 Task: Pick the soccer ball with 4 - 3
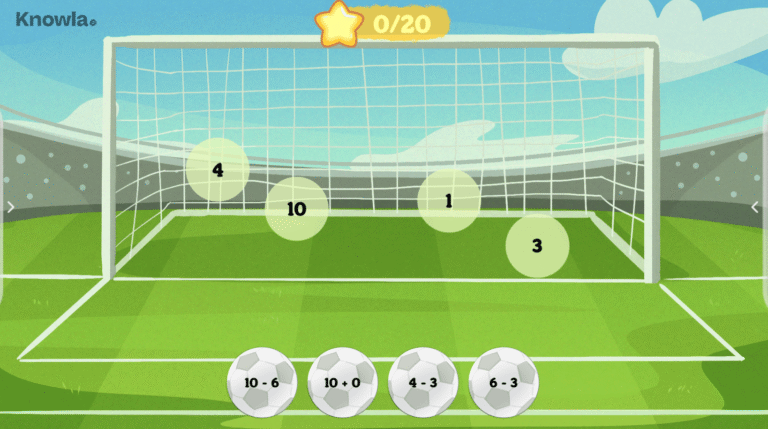tap(423, 383)
